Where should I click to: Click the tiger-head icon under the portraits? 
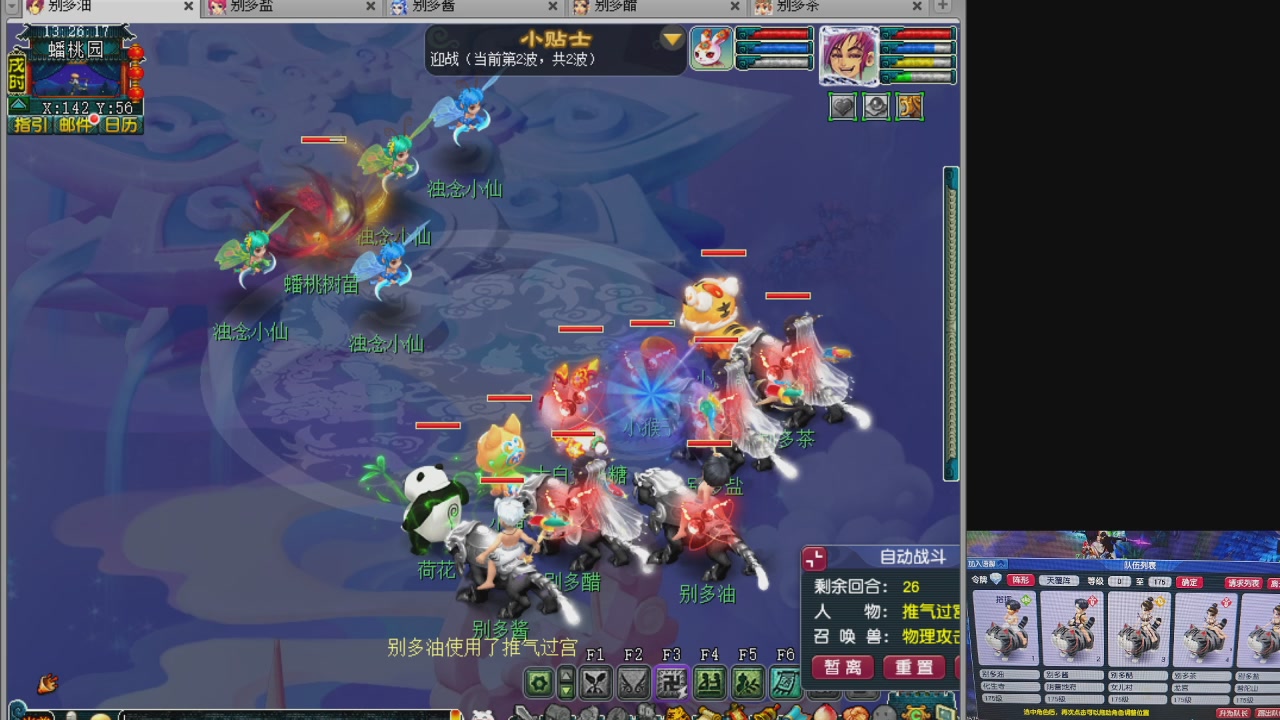909,106
